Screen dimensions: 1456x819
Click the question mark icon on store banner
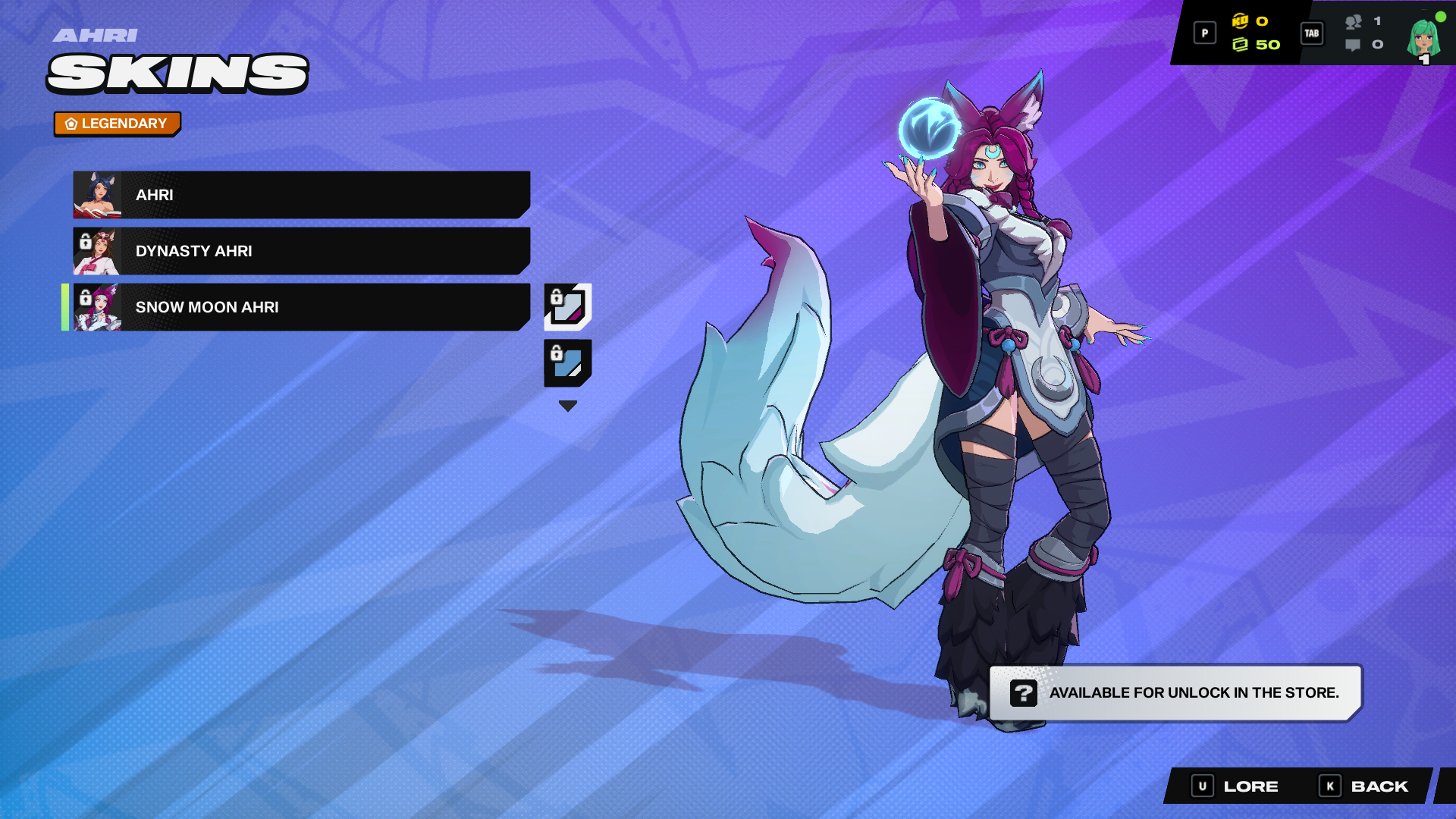pyautogui.click(x=1023, y=692)
